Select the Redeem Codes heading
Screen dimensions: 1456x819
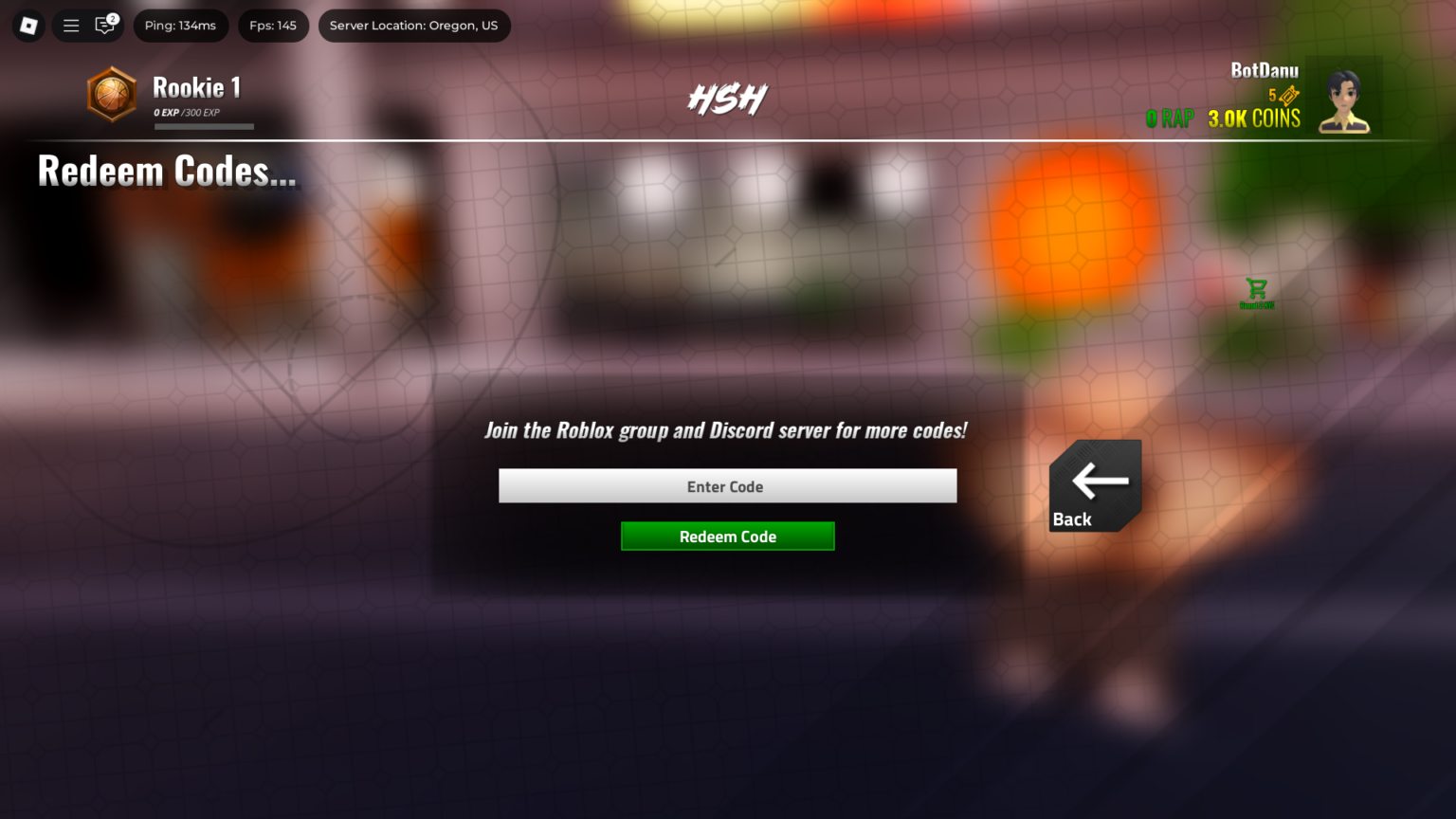click(x=167, y=173)
